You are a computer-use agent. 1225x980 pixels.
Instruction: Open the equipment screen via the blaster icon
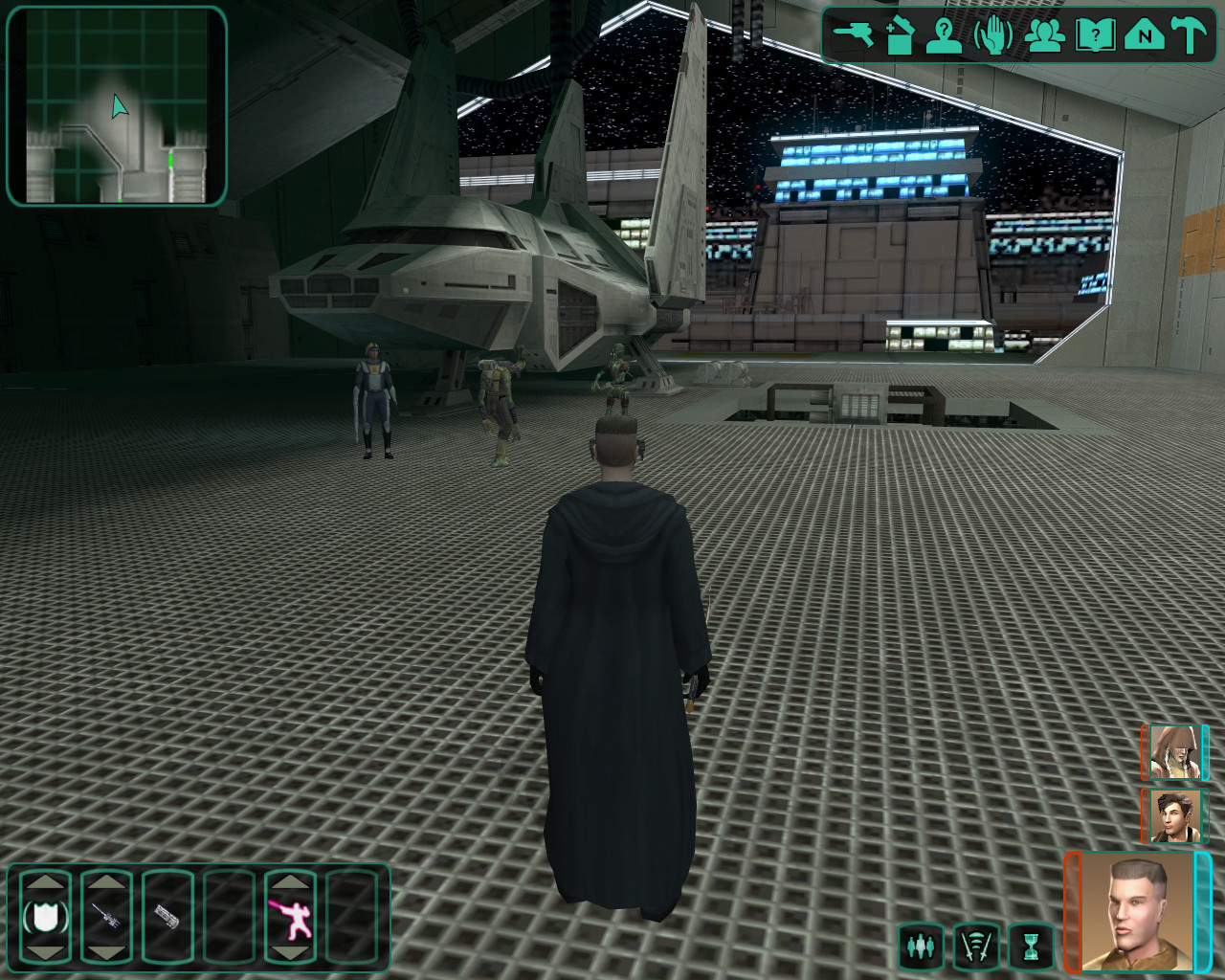(x=853, y=35)
